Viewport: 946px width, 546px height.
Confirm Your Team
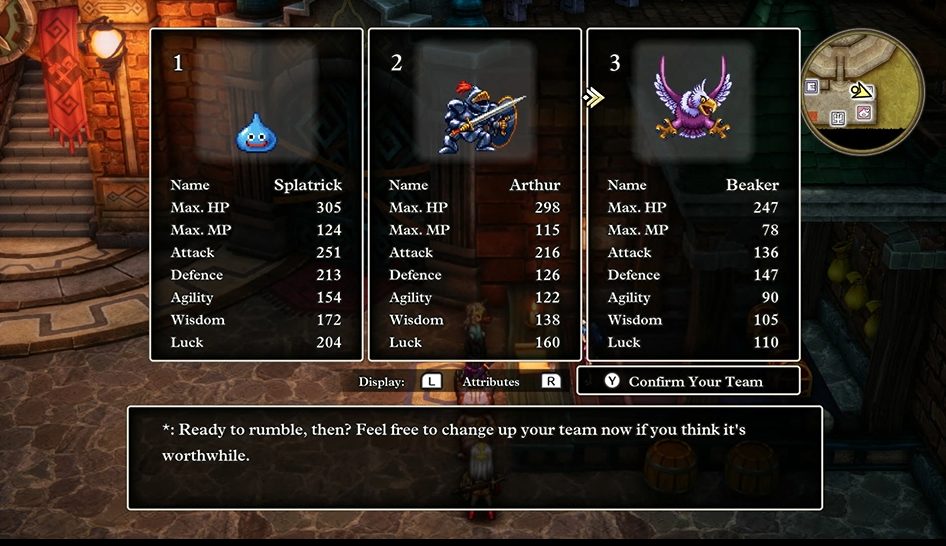(x=688, y=381)
